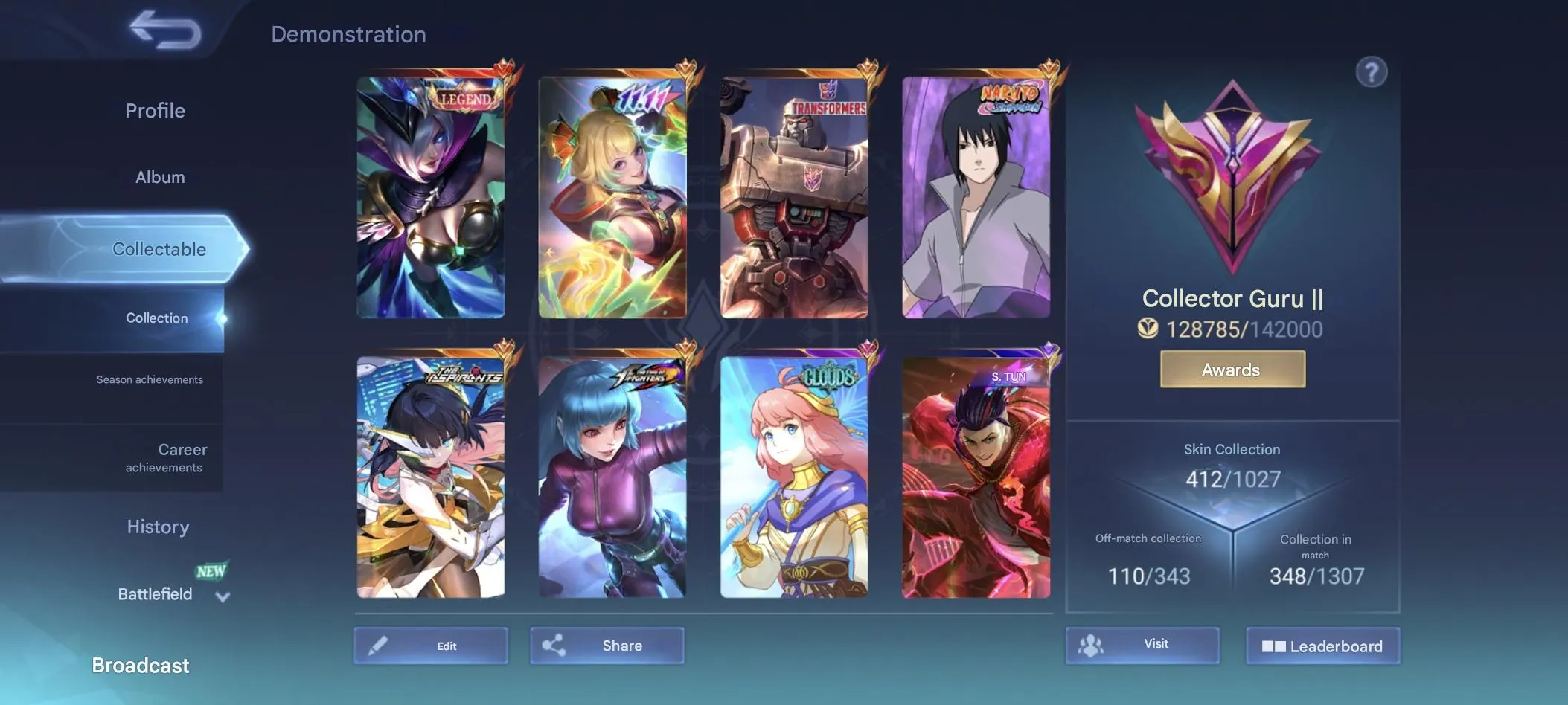View the Skin Collection 412/1027 progress
The height and width of the screenshot is (705, 1568).
[1231, 479]
